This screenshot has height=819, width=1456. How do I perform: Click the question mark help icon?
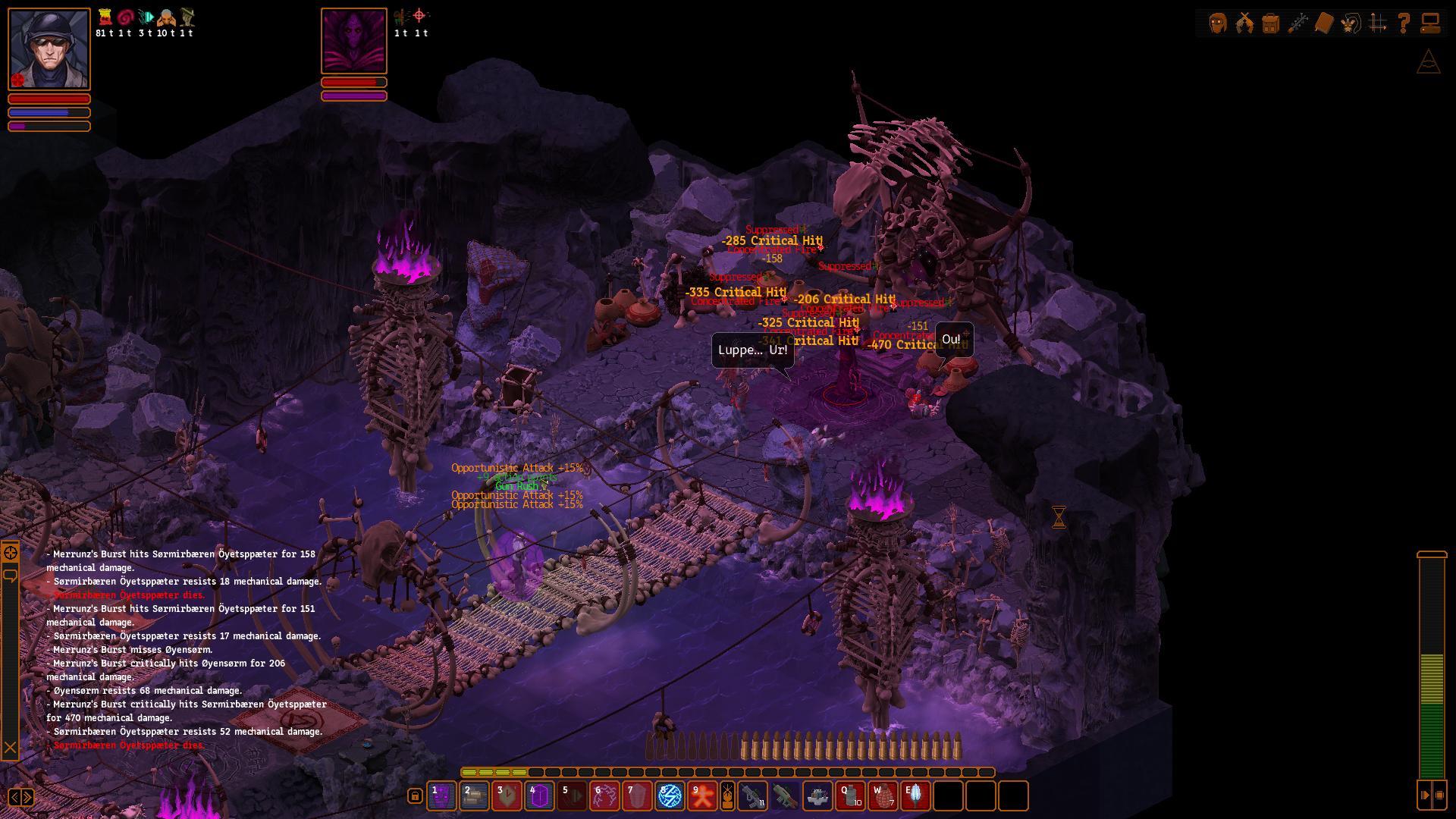[1404, 23]
